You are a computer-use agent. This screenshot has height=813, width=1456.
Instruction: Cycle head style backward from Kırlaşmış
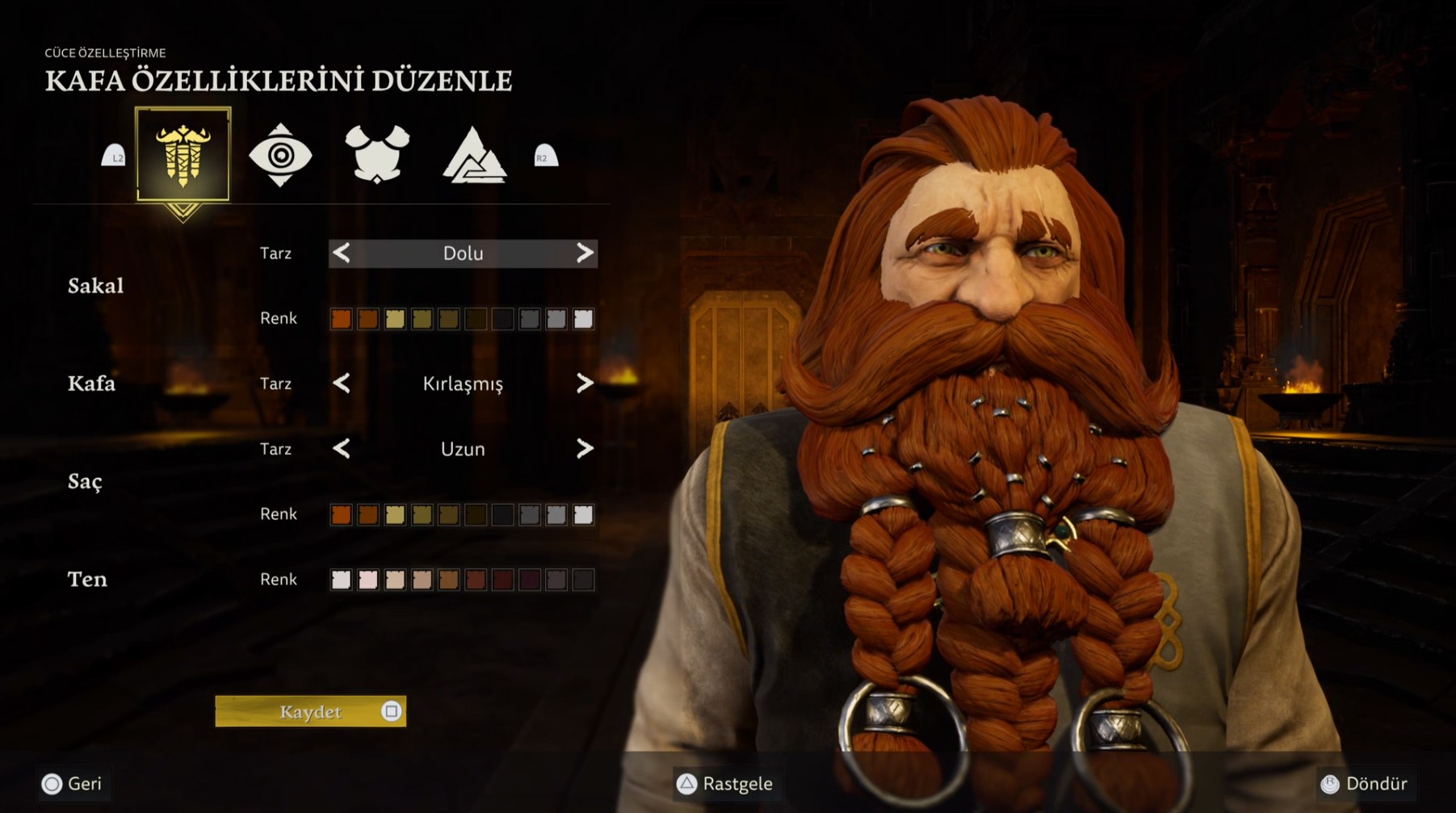342,383
